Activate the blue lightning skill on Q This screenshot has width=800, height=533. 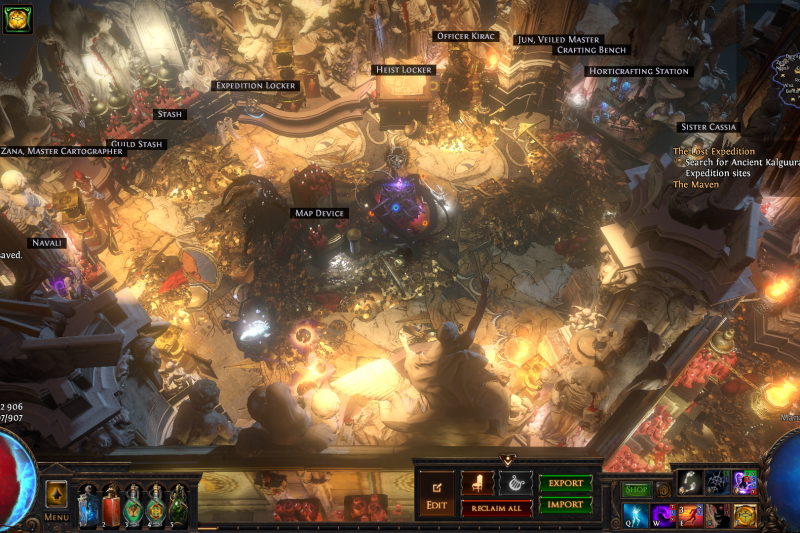click(636, 514)
